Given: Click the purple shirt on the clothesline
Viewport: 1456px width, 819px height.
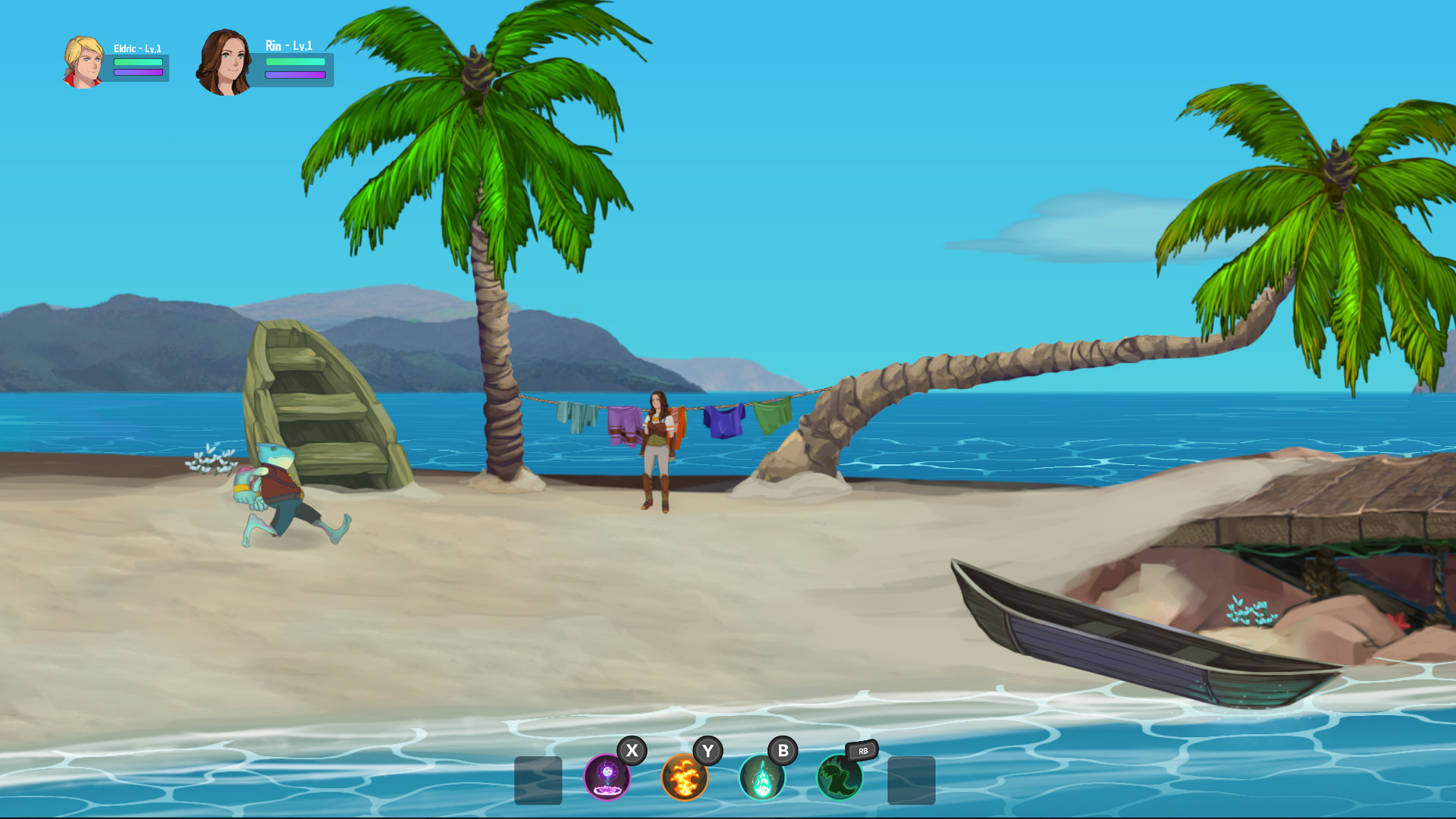Looking at the screenshot, I should click(x=622, y=425).
